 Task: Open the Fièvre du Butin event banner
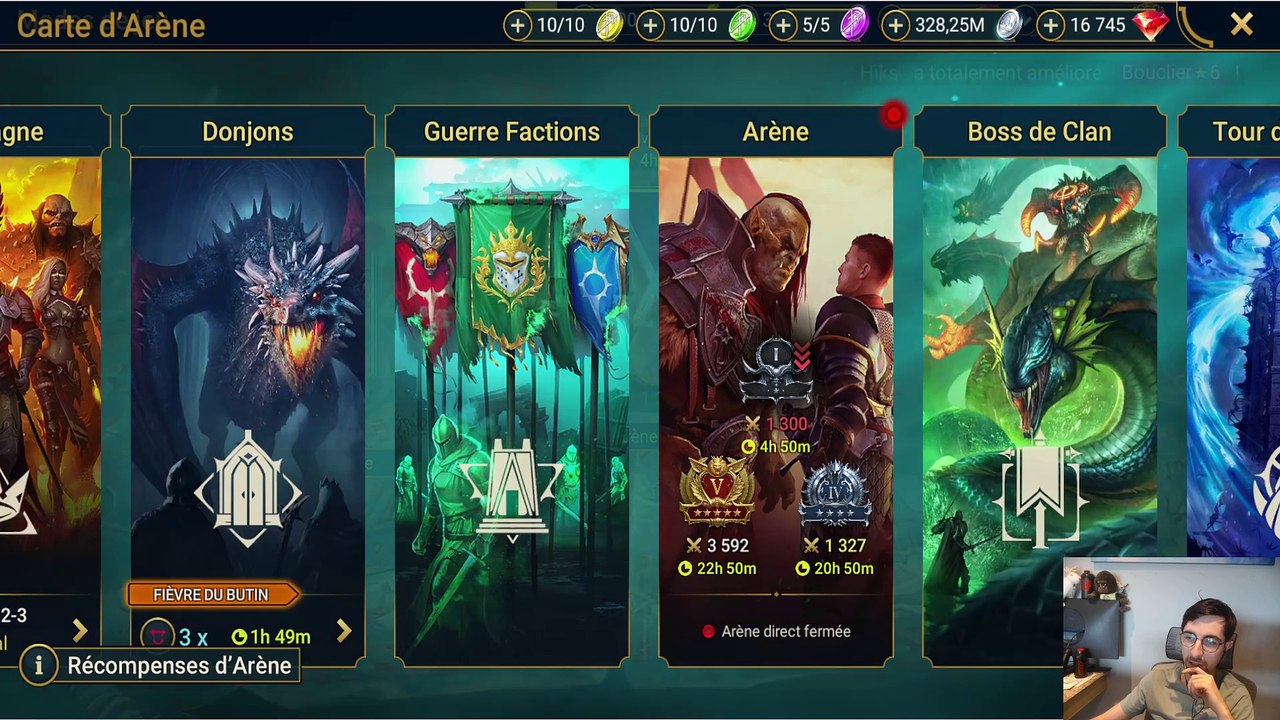[x=211, y=595]
